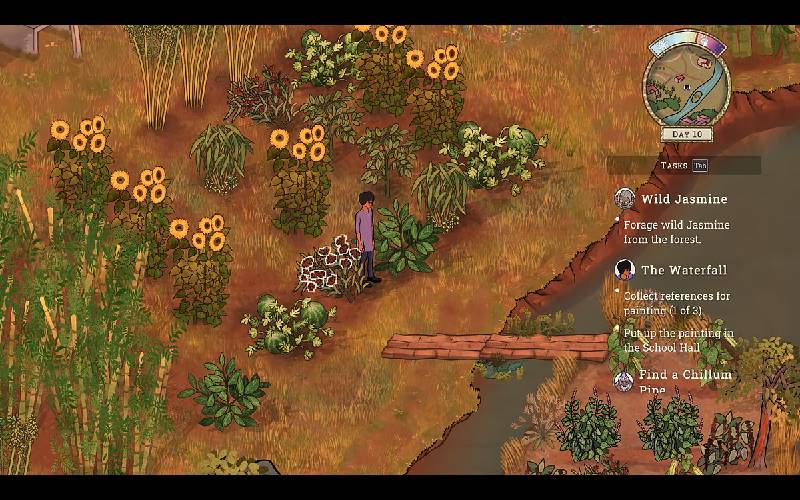Viewport: 800px width, 500px height.
Task: Open the circular minimap
Action: pyautogui.click(x=686, y=82)
